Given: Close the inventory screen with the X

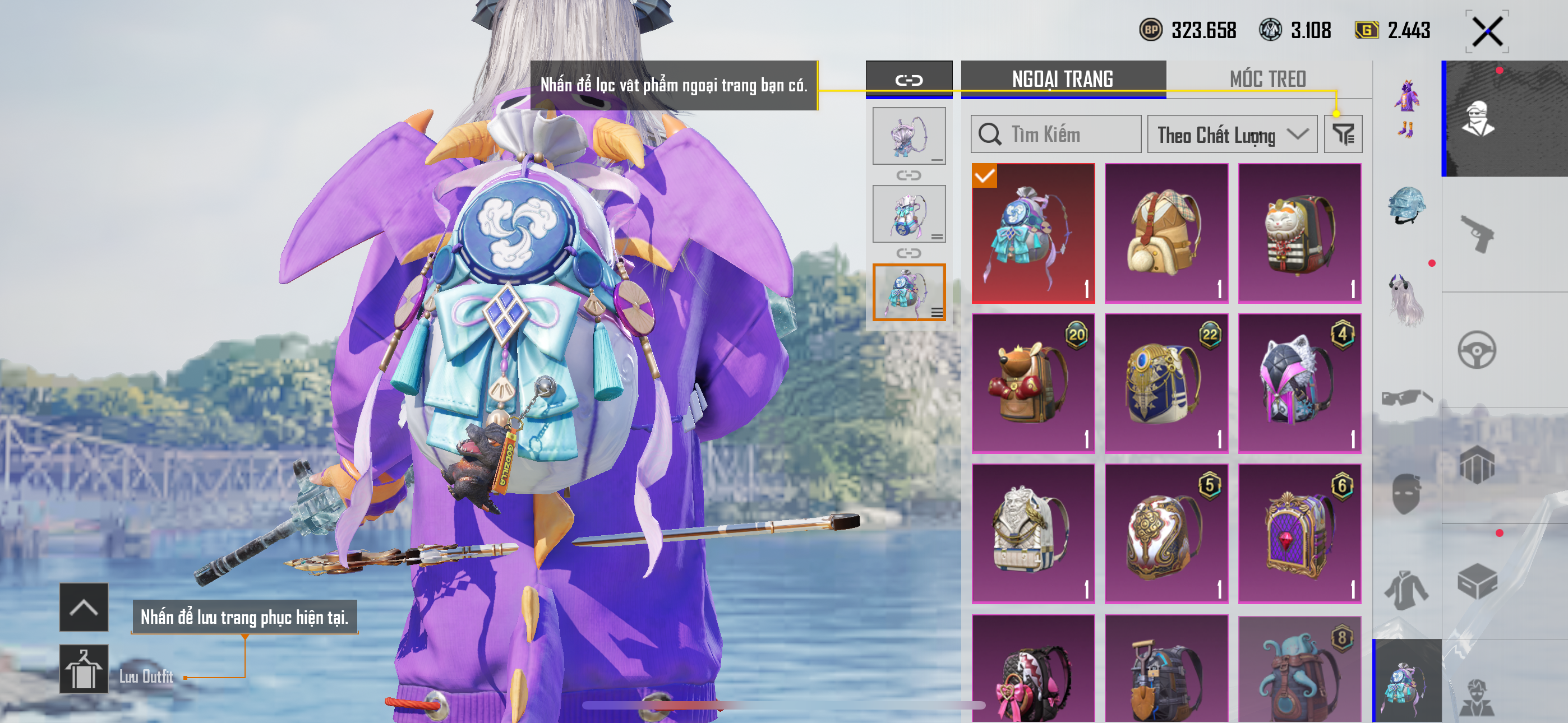Looking at the screenshot, I should tap(1487, 31).
